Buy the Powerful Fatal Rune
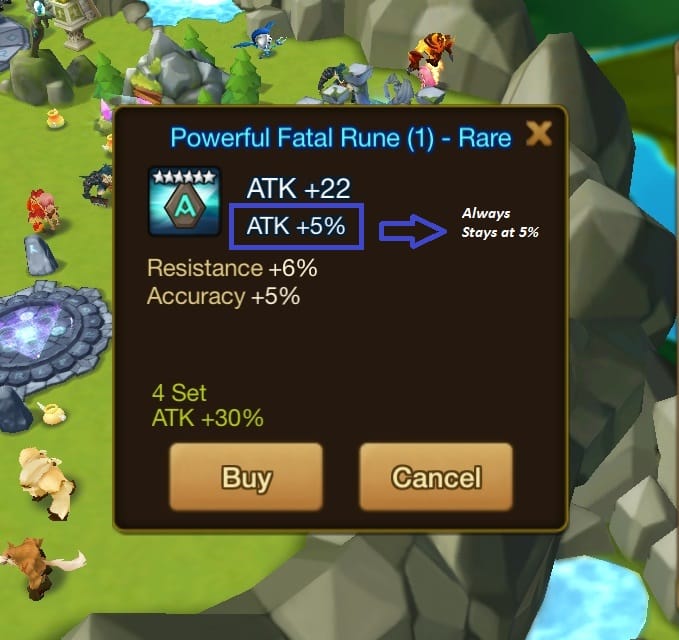 (246, 477)
